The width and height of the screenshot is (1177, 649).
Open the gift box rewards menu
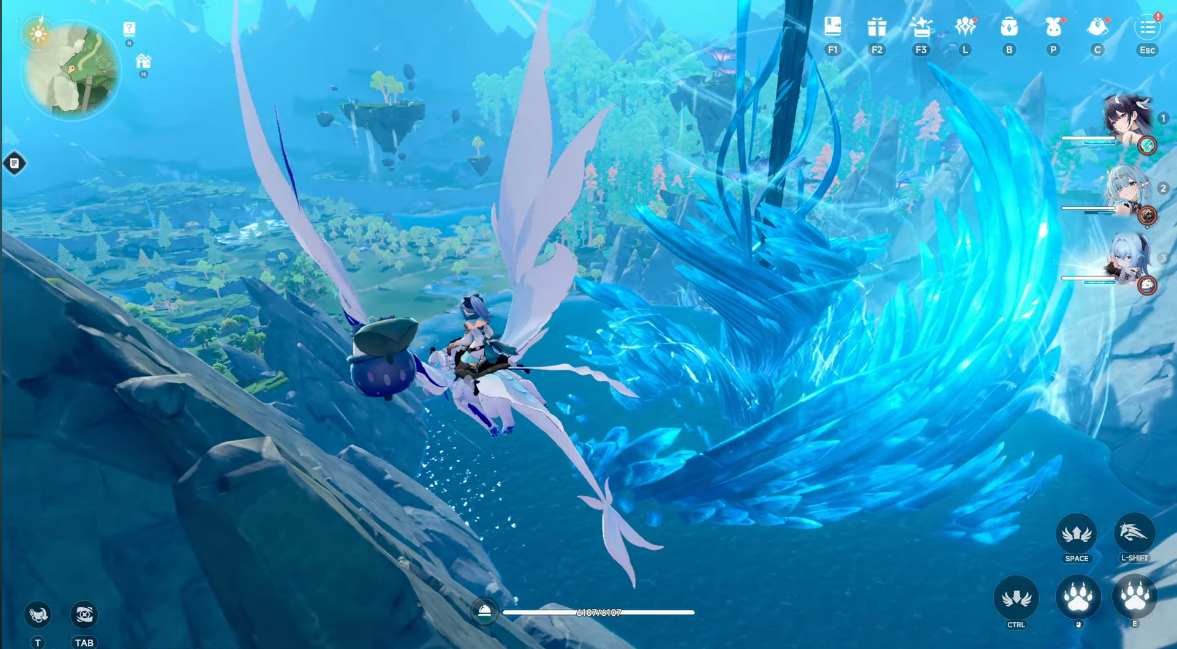click(877, 27)
